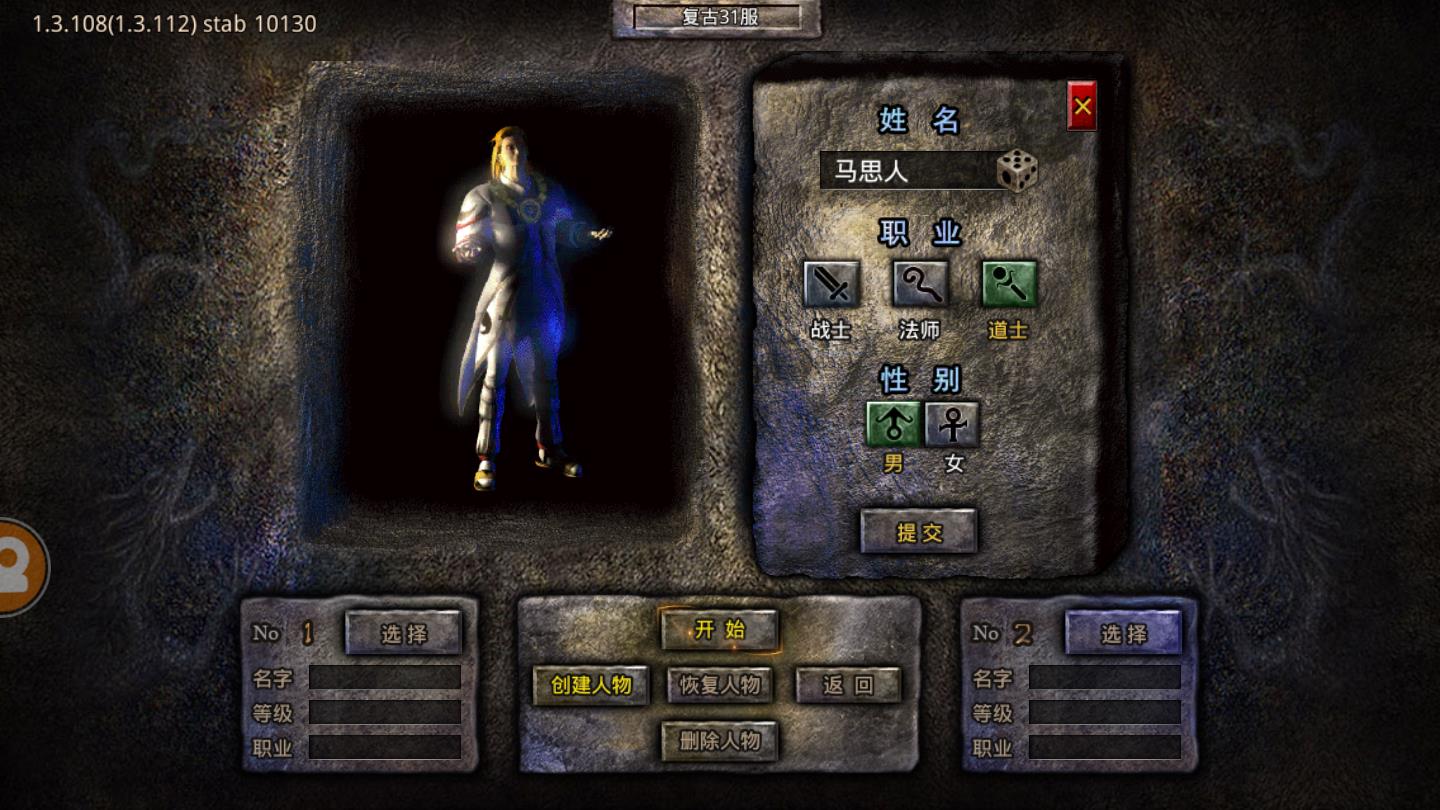Open 创建人物 create character

tap(591, 685)
